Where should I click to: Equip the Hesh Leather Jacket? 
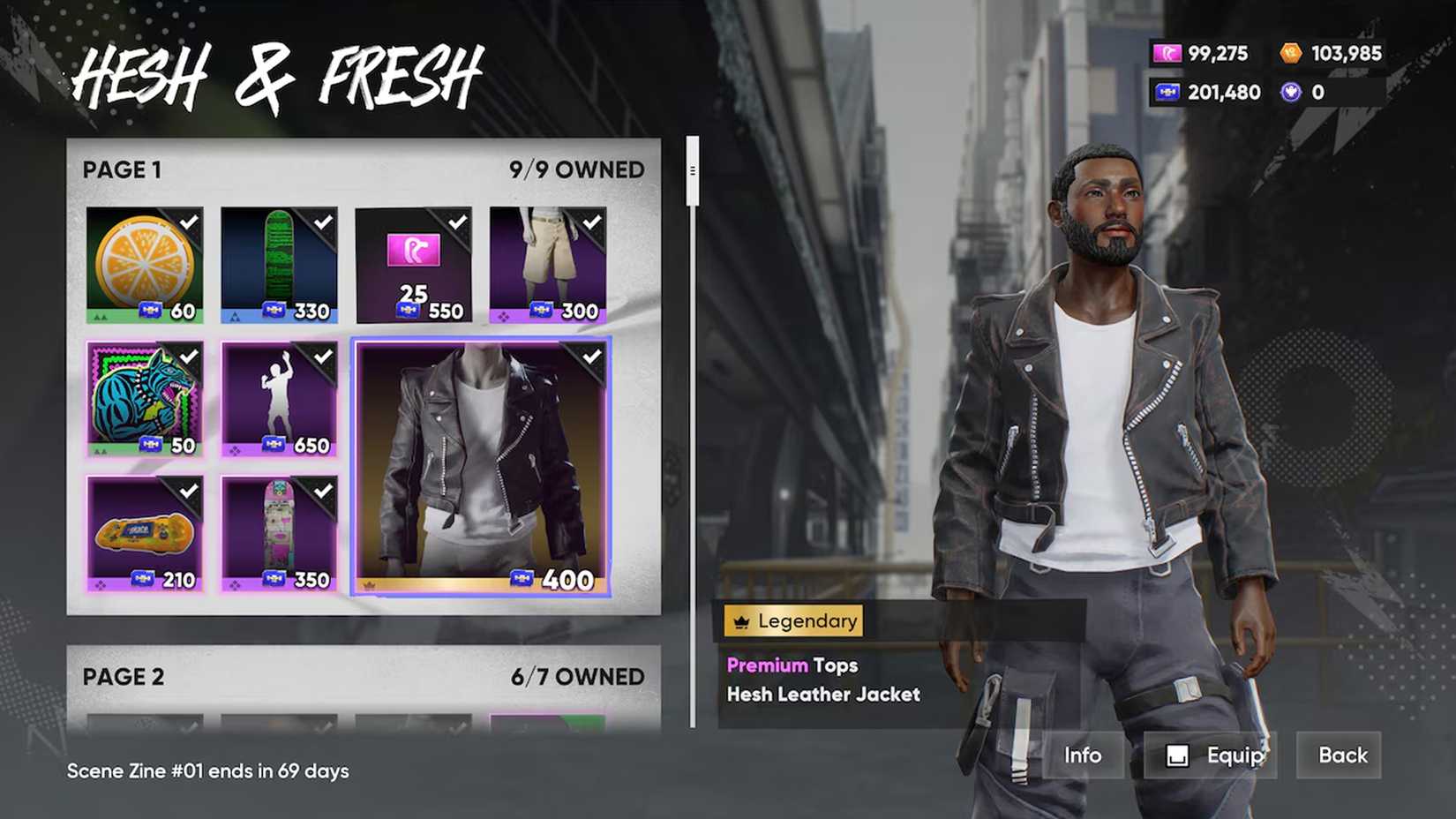1211,755
